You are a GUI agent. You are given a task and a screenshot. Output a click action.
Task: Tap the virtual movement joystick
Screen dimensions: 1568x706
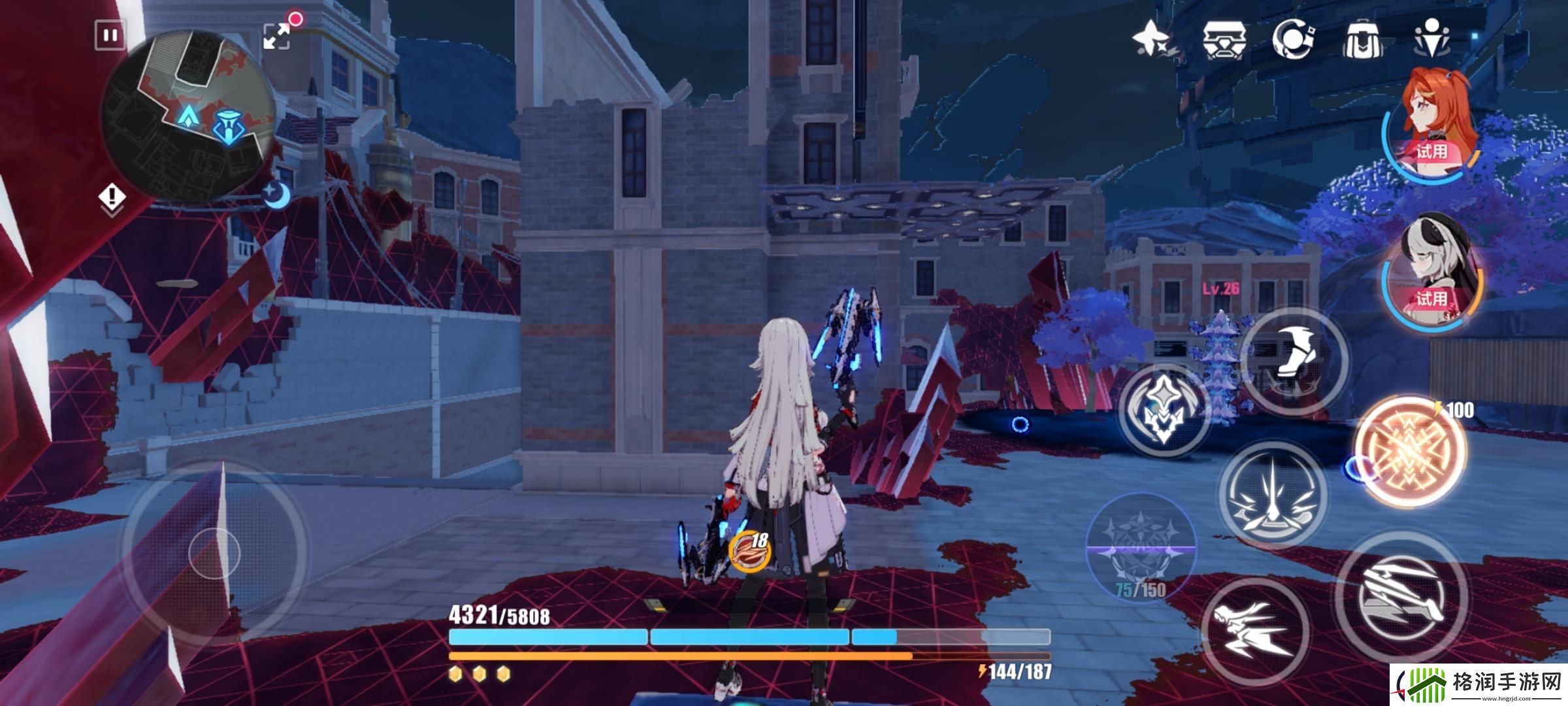click(214, 553)
